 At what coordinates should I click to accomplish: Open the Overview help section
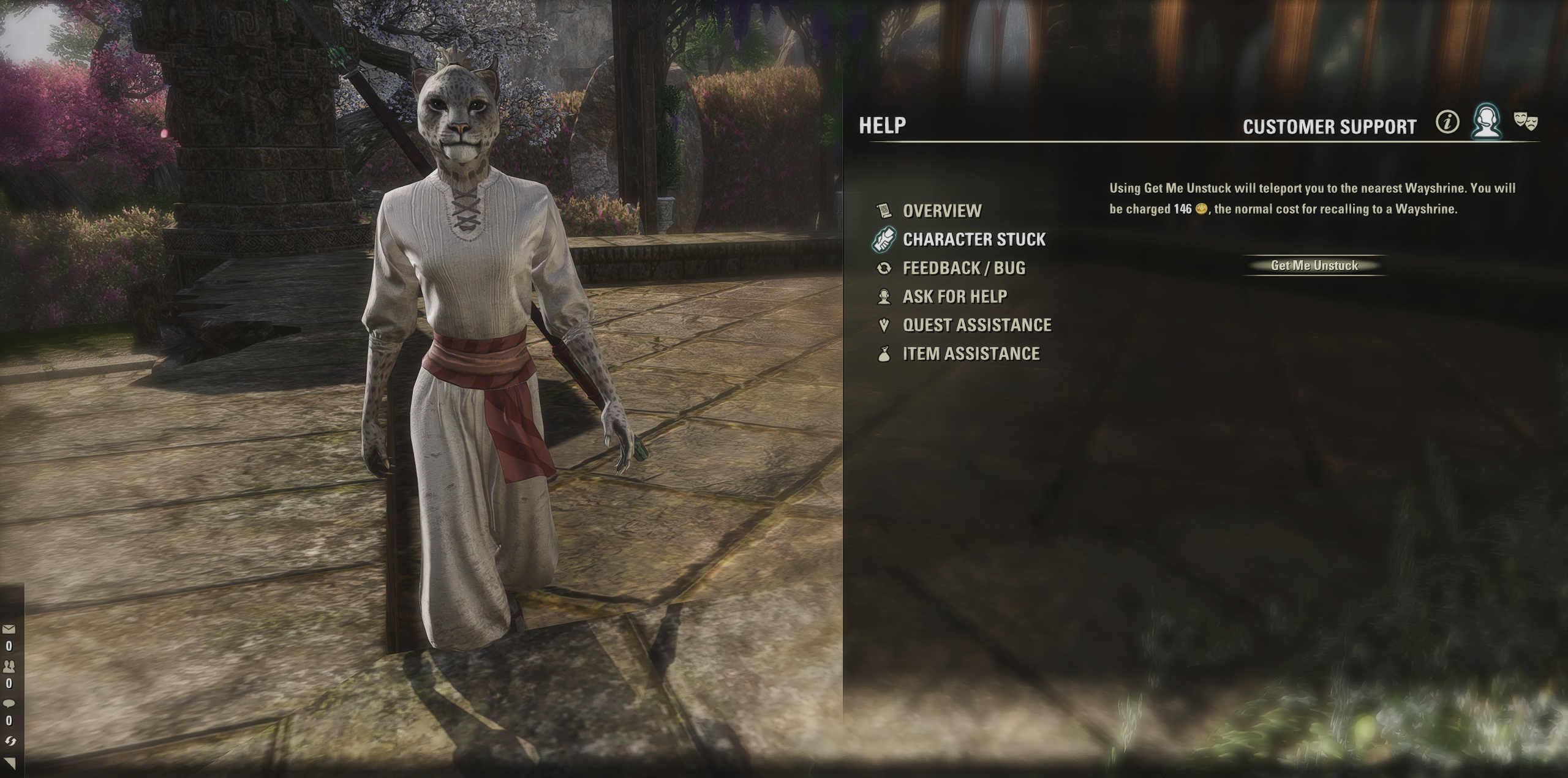coord(941,211)
